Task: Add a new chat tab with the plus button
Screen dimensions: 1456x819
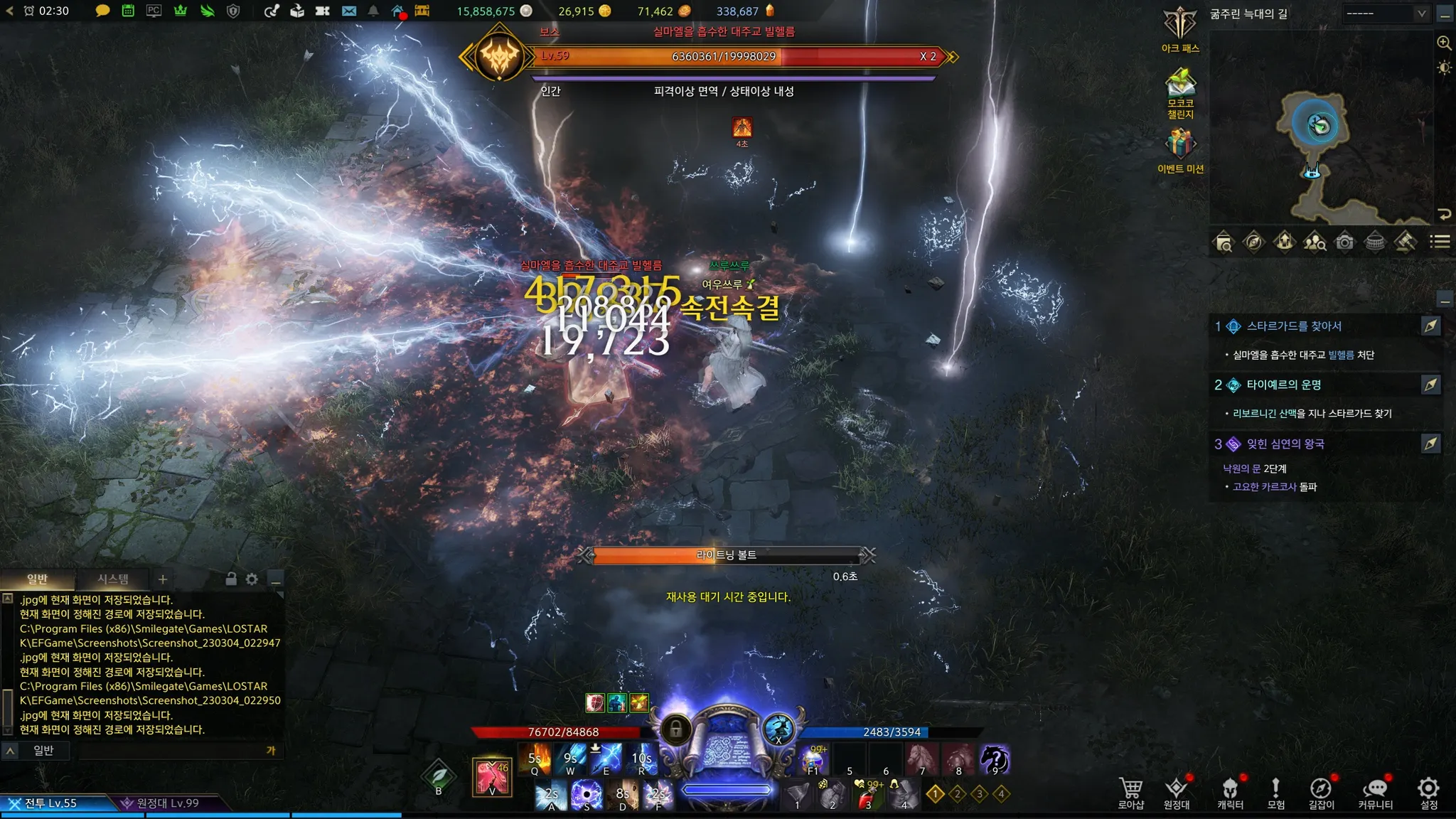Action: 163,579
